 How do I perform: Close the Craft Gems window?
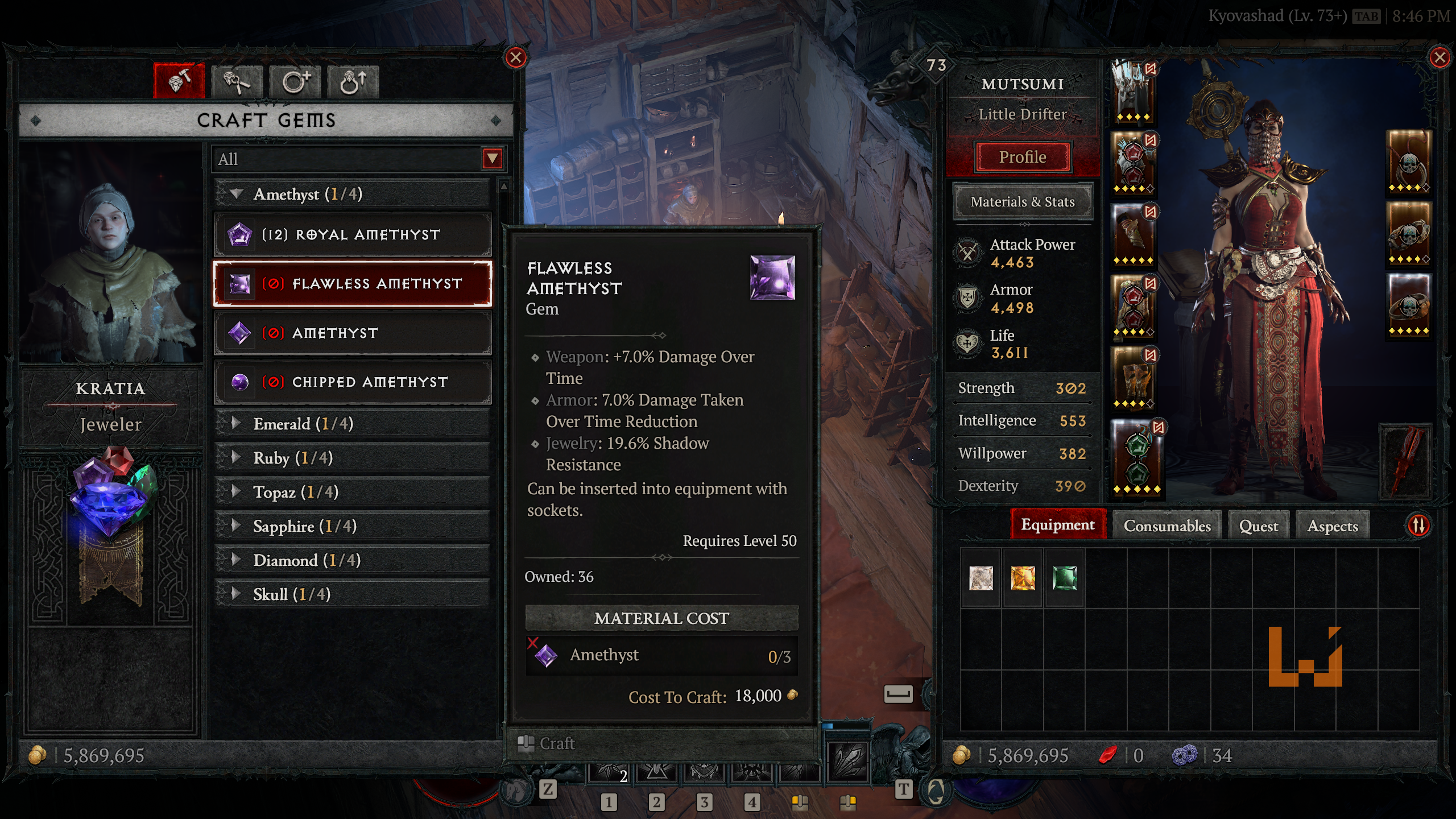point(516,57)
